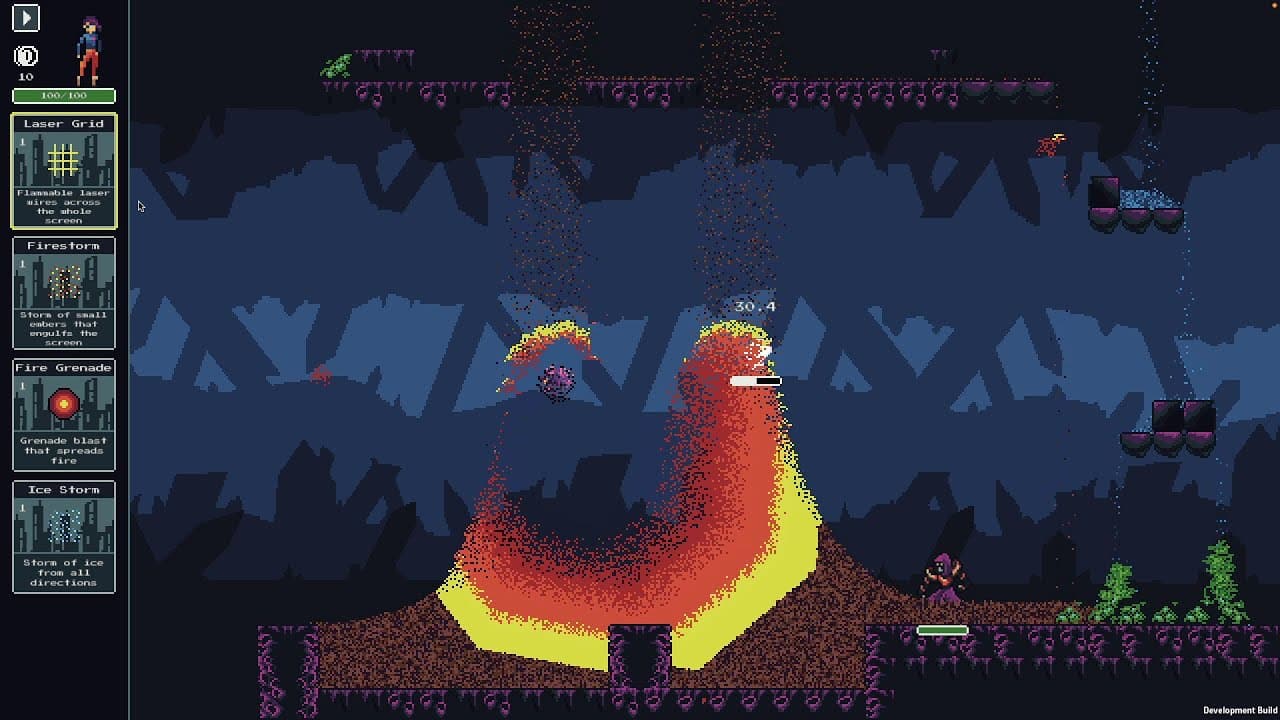Viewport: 1280px width, 720px height.
Task: Click the green health bar showing 100/100
Action: point(63,95)
